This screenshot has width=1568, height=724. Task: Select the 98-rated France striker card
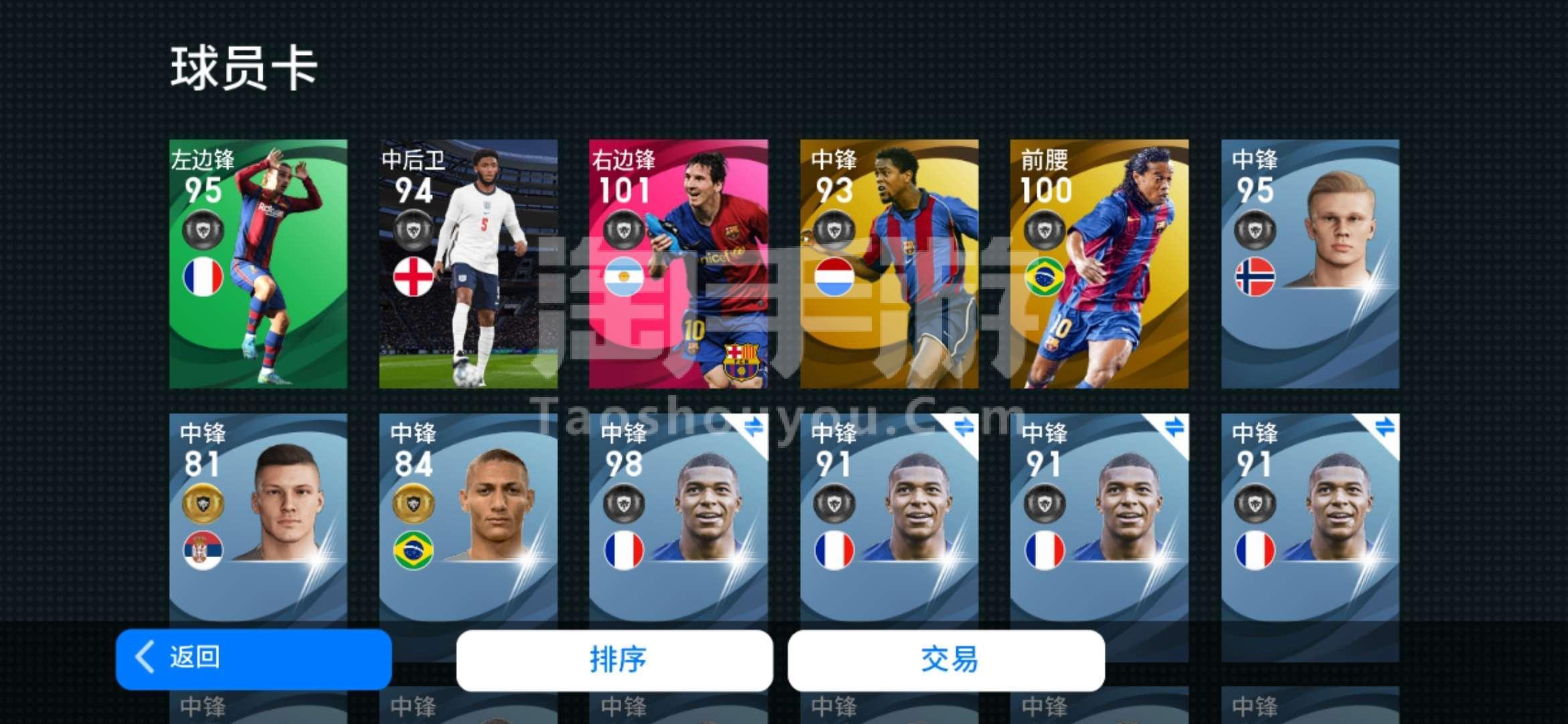678,516
